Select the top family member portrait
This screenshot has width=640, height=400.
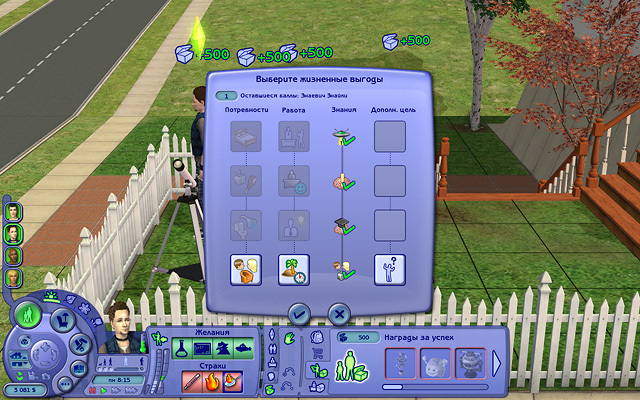coord(13,212)
